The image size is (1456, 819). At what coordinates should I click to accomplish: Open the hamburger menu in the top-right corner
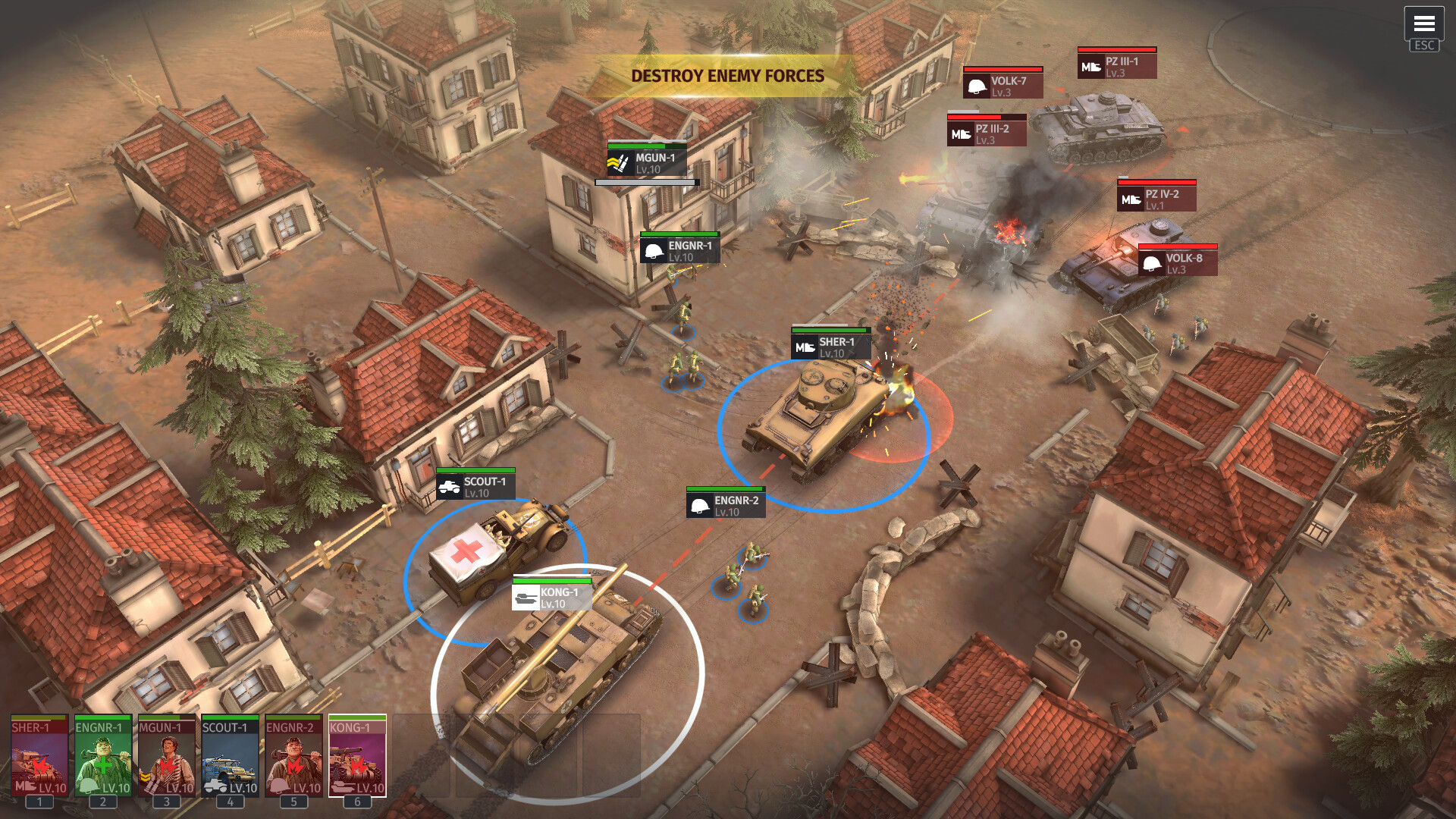tap(1423, 25)
